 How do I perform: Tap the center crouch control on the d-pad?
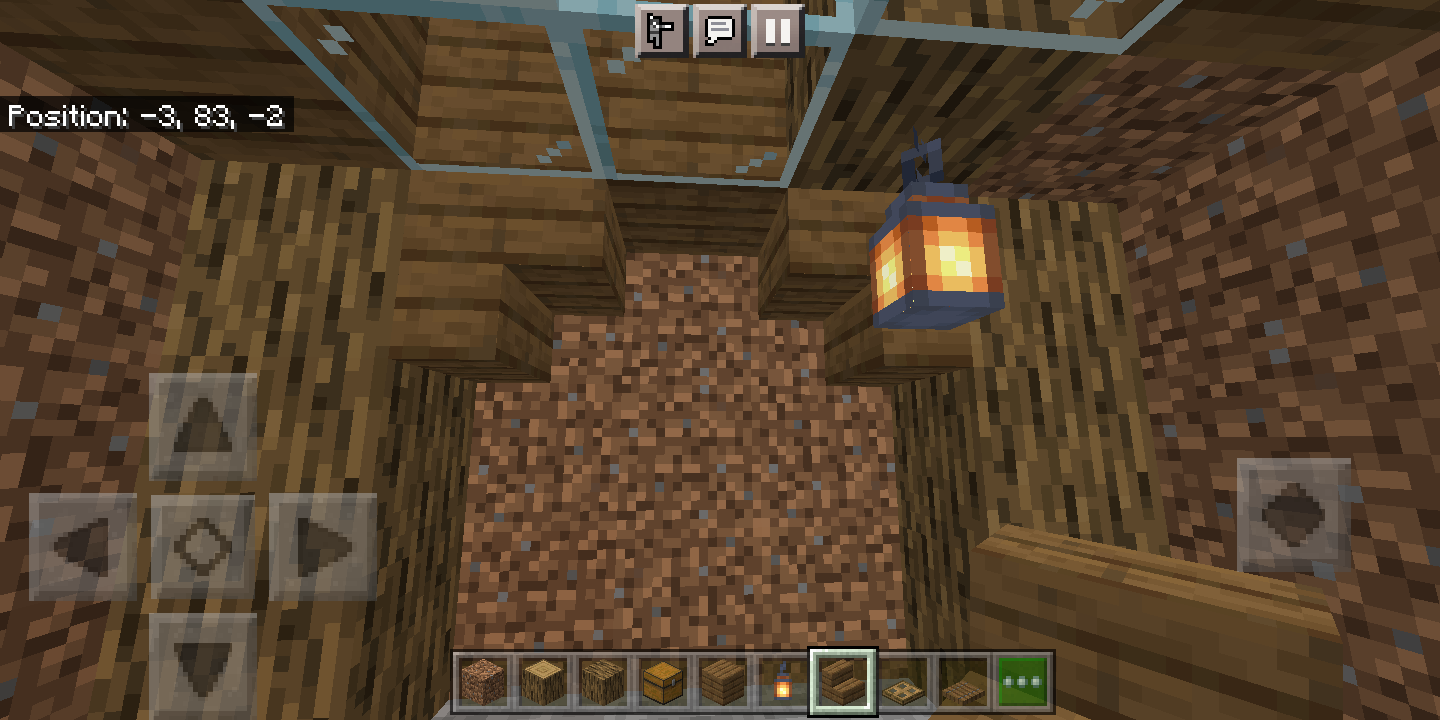(x=205, y=541)
